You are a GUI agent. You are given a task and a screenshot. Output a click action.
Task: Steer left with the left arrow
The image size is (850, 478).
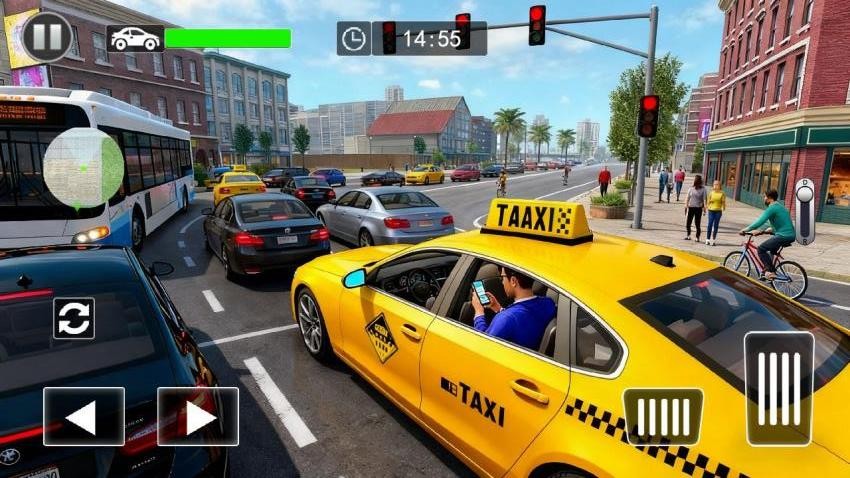click(84, 416)
